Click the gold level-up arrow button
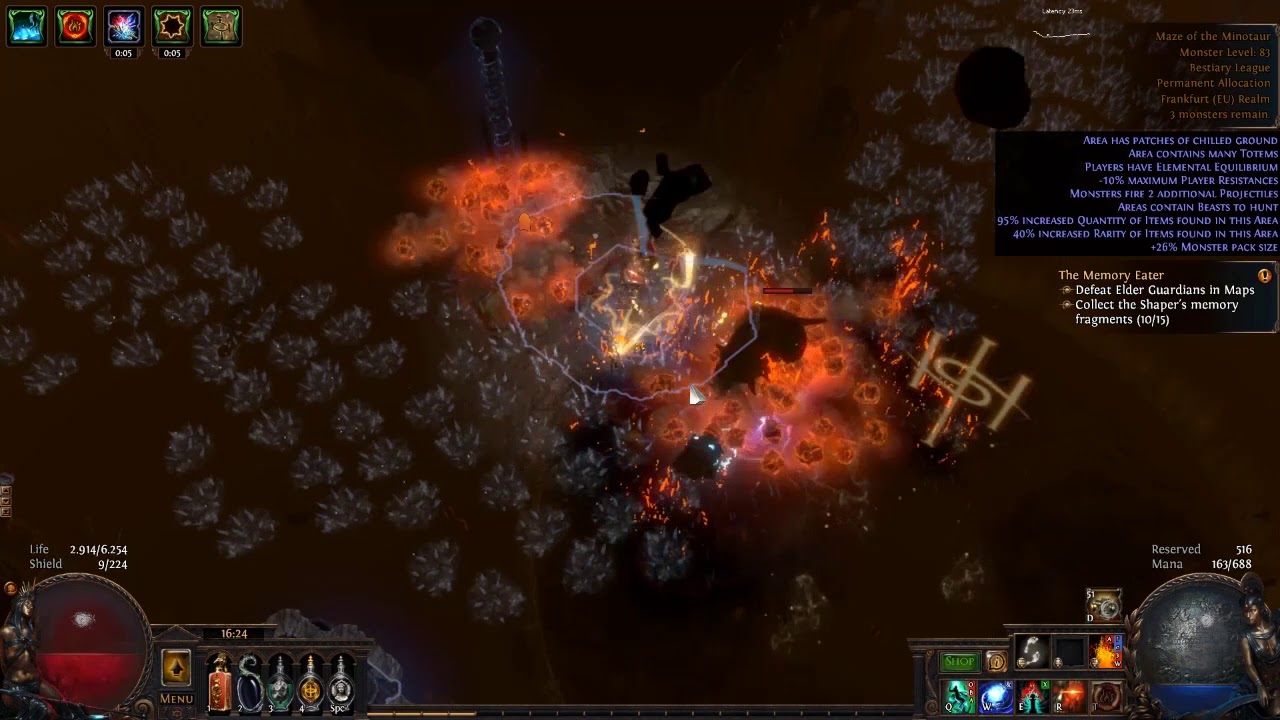The image size is (1280, 720). tap(176, 668)
